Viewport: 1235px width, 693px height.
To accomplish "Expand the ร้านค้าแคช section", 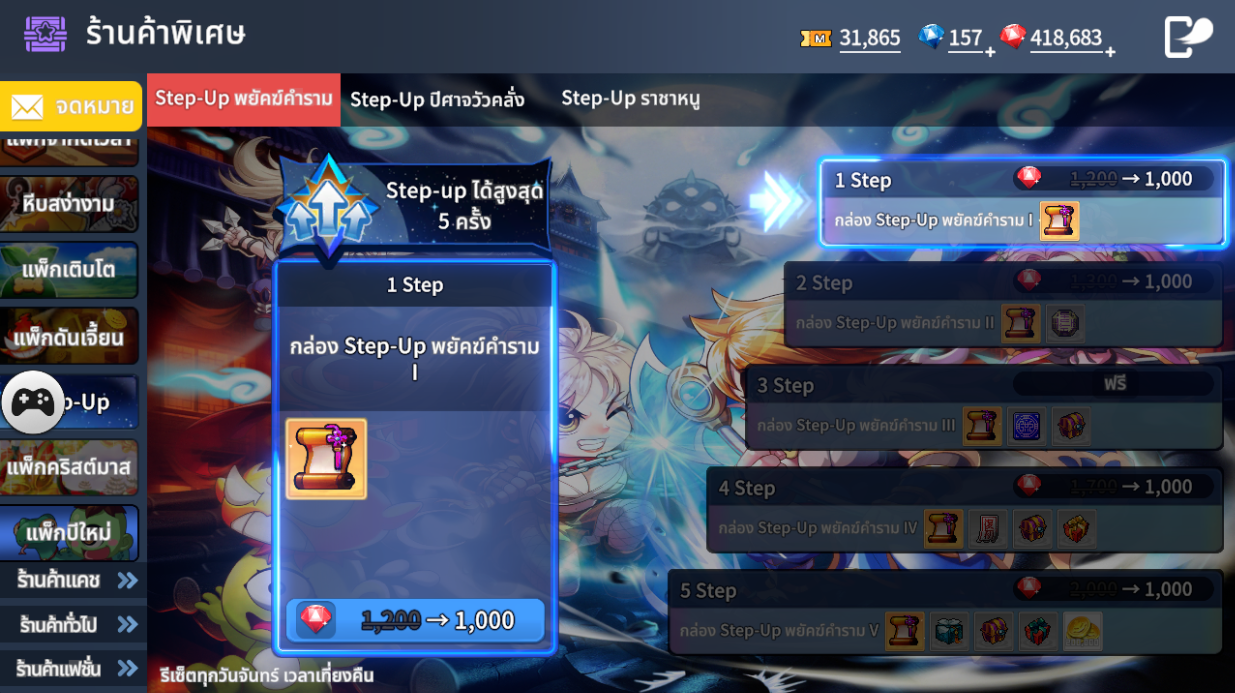I will point(74,580).
